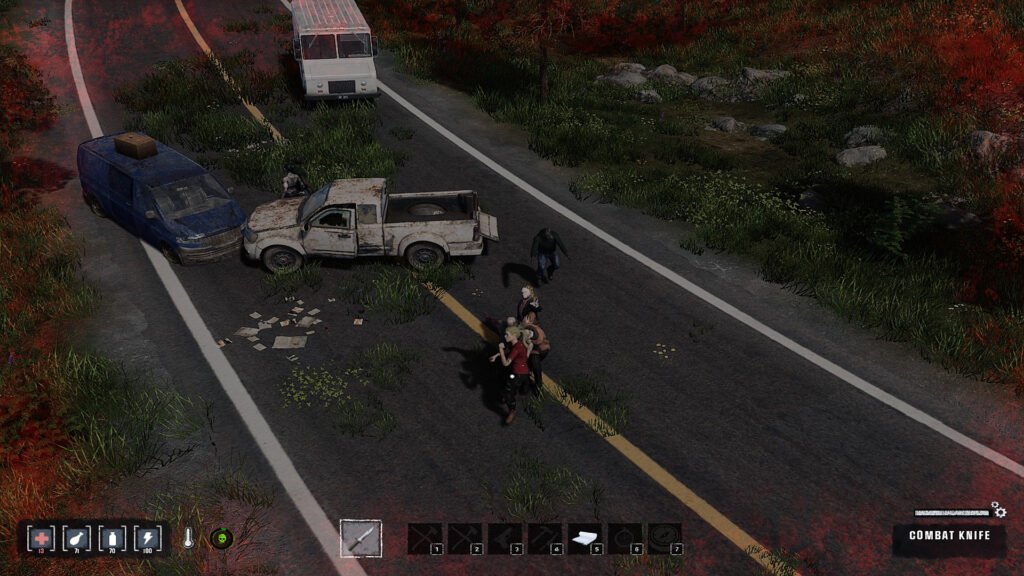The image size is (1024, 576).
Task: Click the Combat Knife weapon label
Action: point(949,536)
